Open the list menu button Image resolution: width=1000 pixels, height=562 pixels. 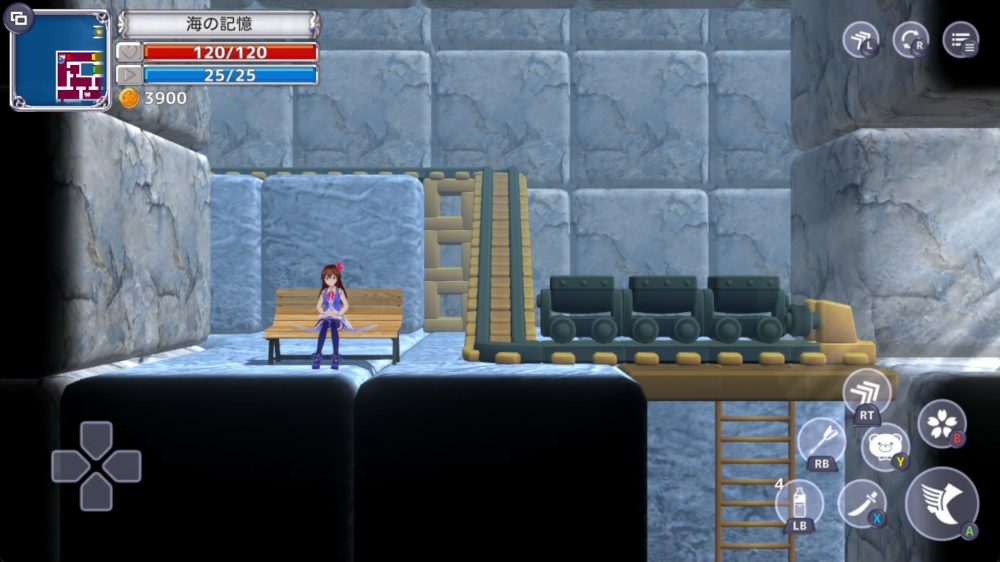click(x=960, y=40)
